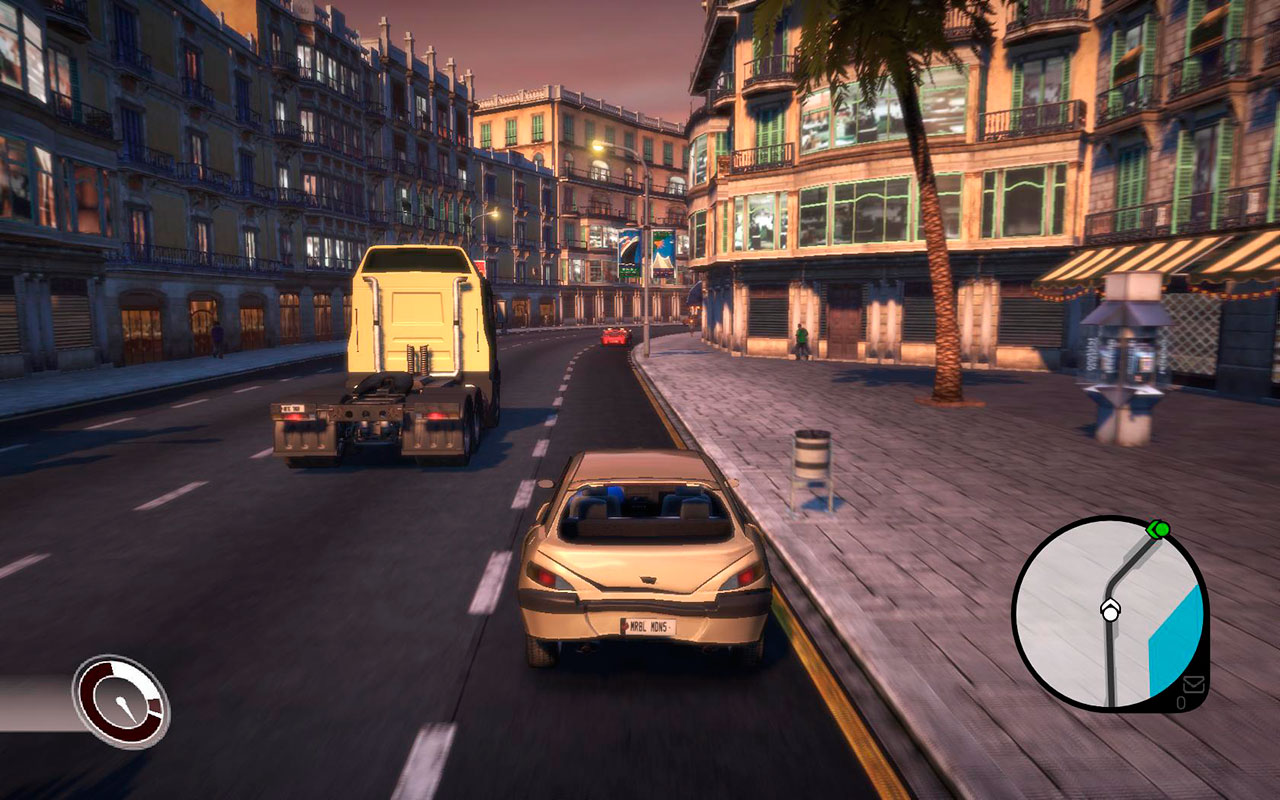Click the white player marker on minimap
This screenshot has height=800, width=1280.
click(1110, 610)
